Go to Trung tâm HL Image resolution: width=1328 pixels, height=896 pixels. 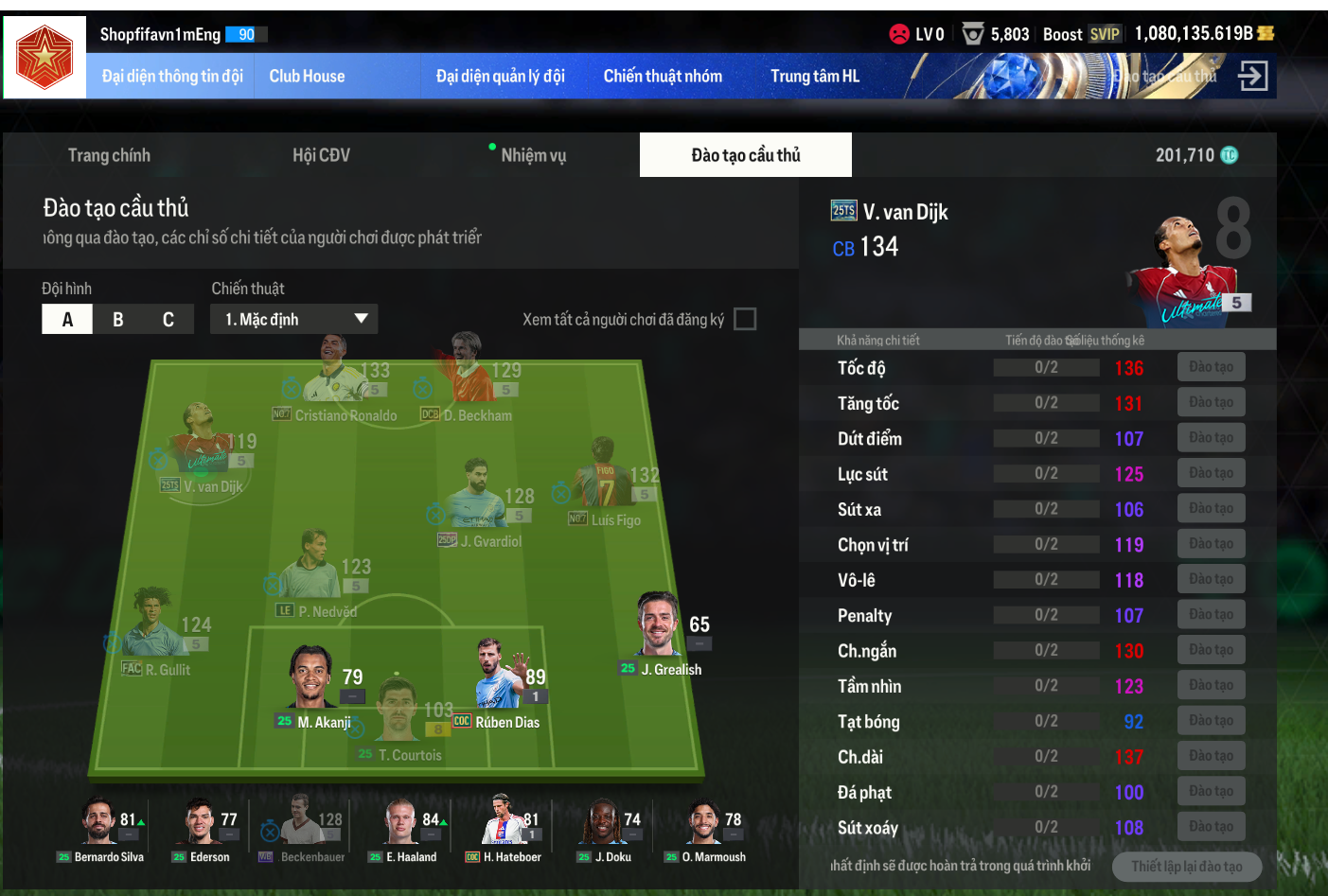click(814, 77)
